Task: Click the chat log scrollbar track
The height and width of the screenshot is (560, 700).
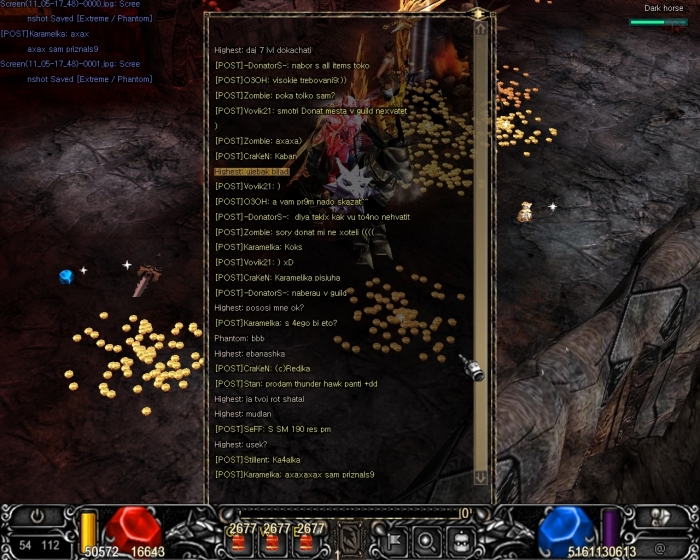Action: pos(481,250)
